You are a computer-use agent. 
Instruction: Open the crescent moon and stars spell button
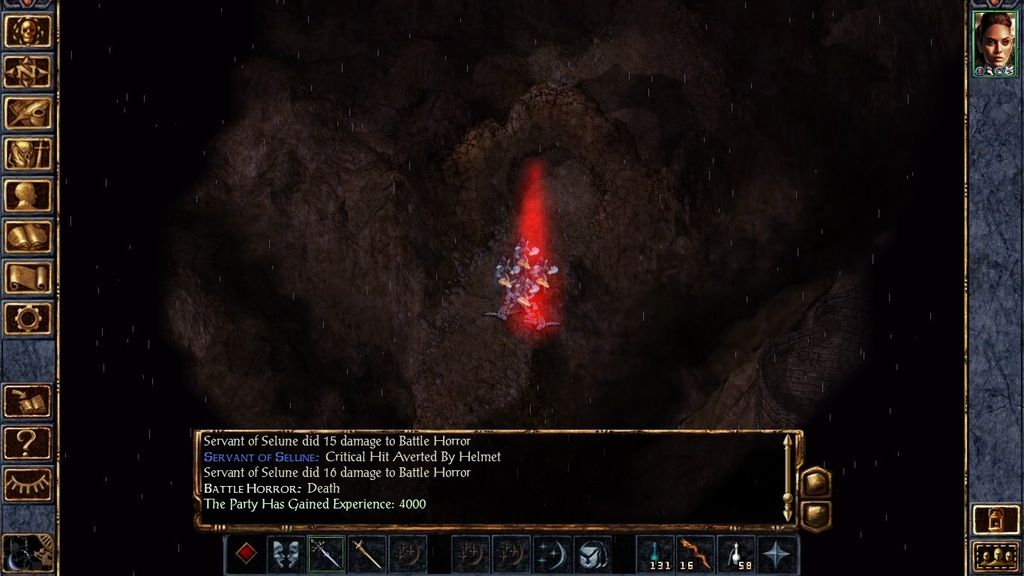[x=553, y=554]
